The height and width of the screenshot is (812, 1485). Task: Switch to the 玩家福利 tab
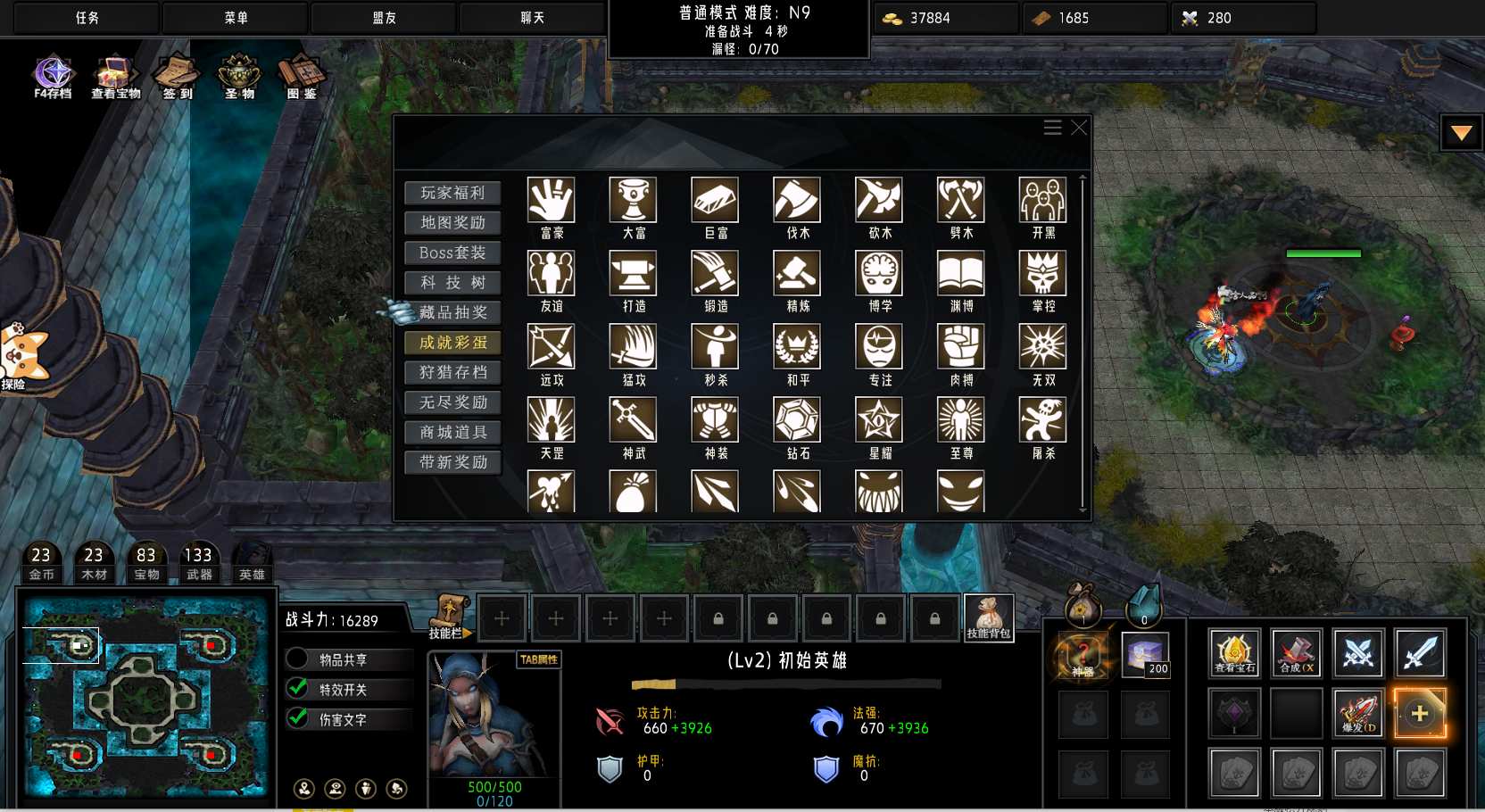(x=452, y=193)
